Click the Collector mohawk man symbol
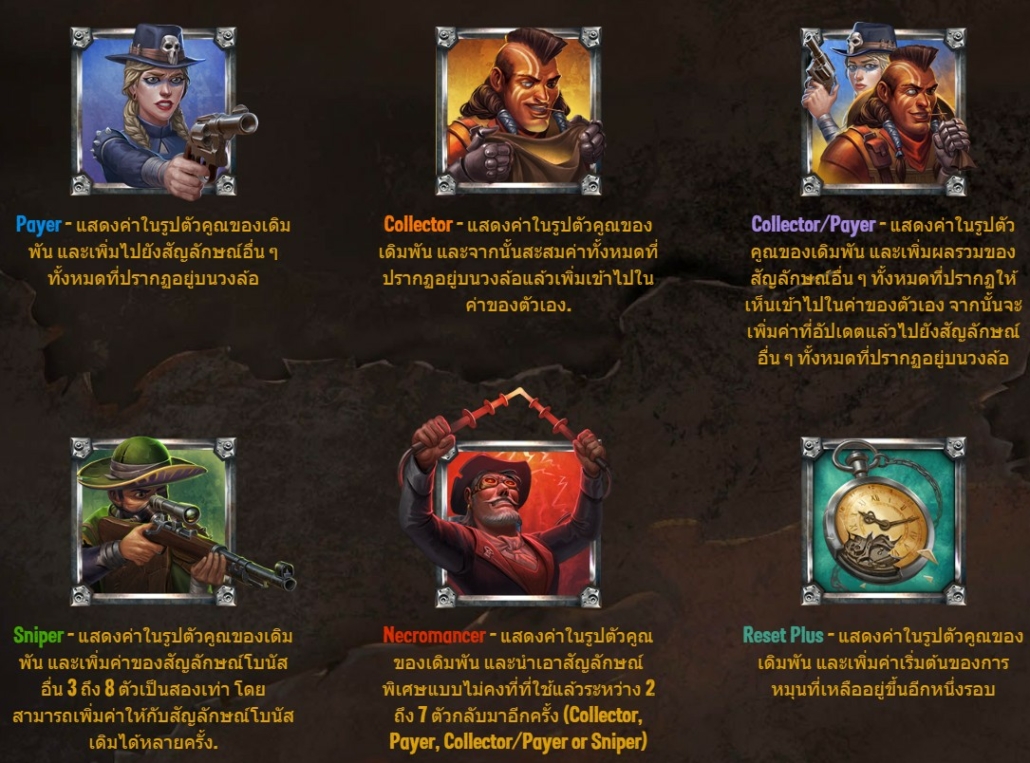This screenshot has width=1030, height=763. coord(518,111)
